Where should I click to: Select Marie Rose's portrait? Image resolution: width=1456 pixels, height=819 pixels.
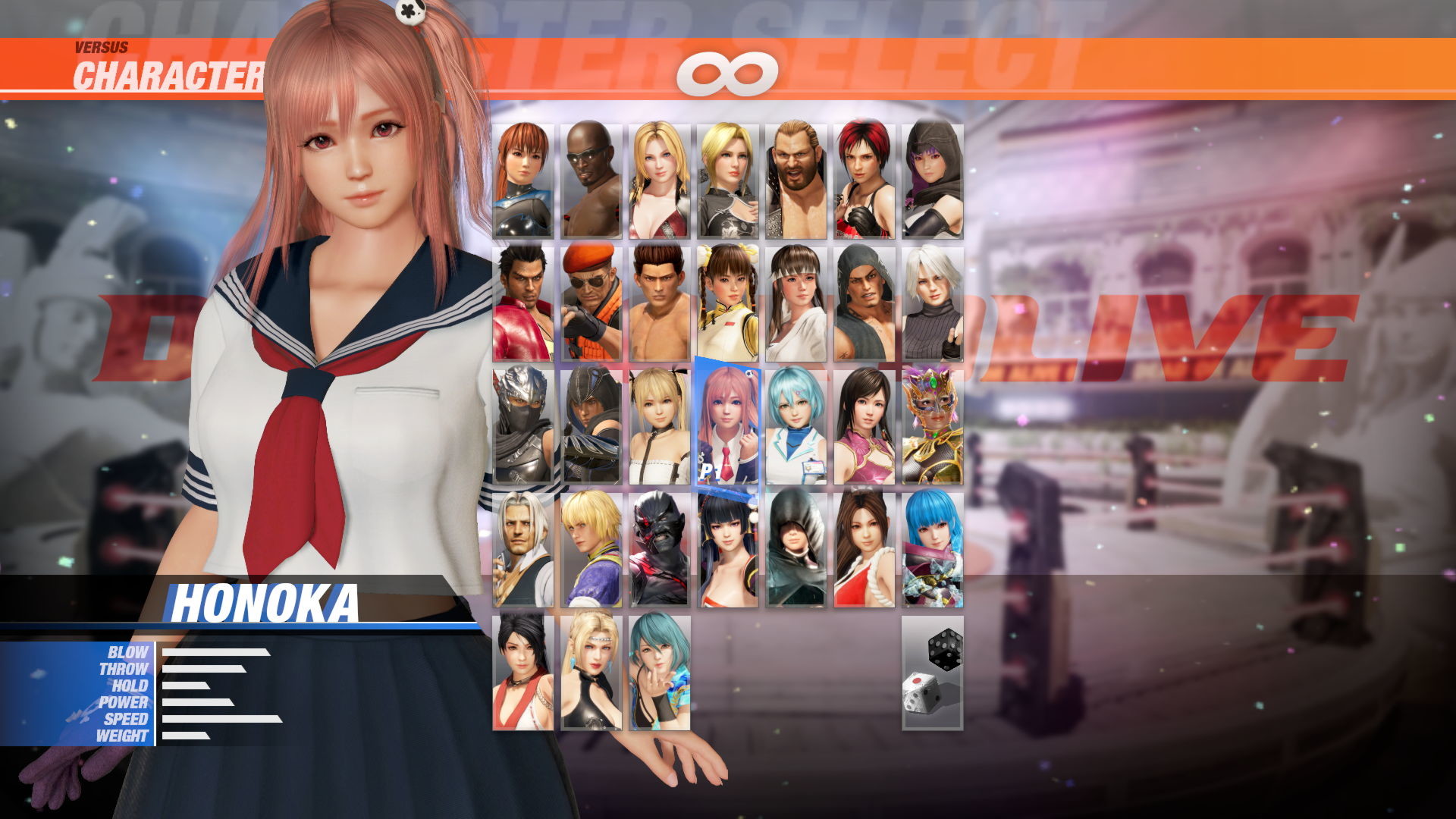pyautogui.click(x=661, y=425)
